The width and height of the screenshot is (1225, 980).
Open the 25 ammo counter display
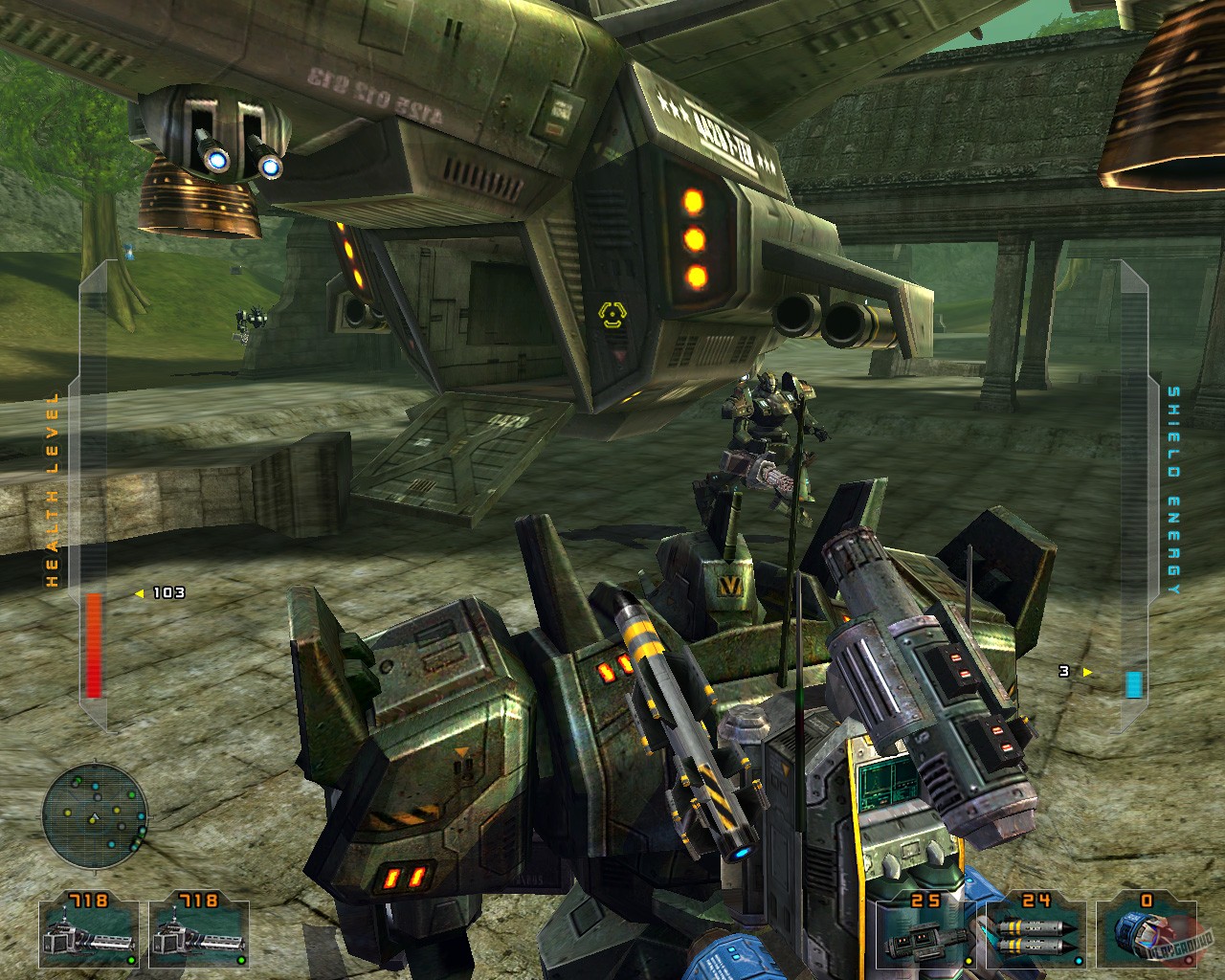[x=925, y=900]
